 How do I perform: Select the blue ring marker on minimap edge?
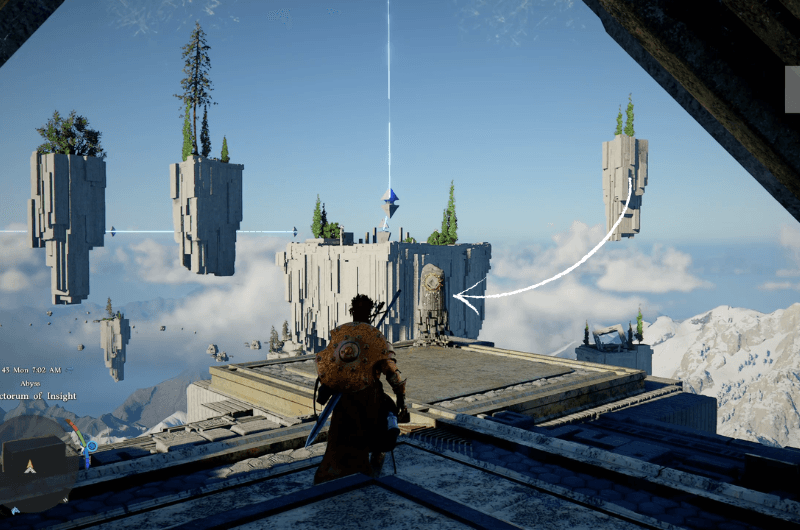(x=91, y=445)
